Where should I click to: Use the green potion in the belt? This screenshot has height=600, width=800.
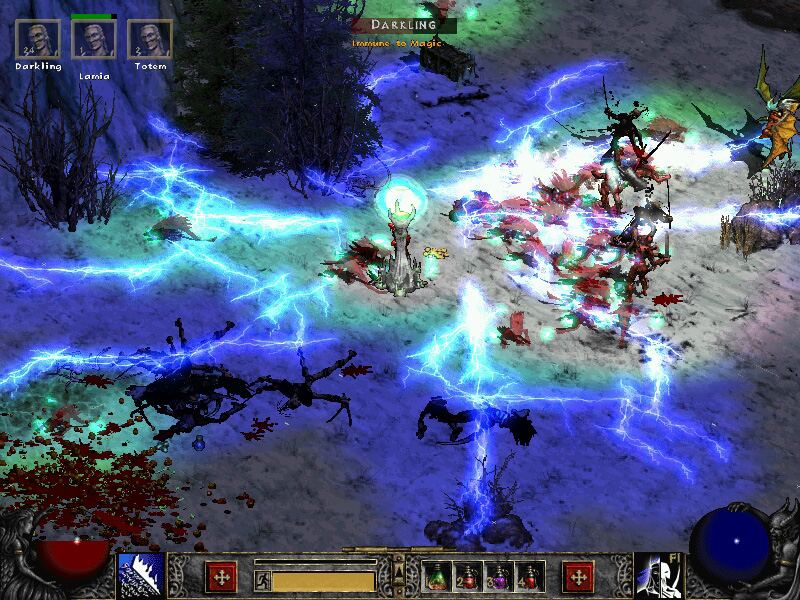coord(436,577)
